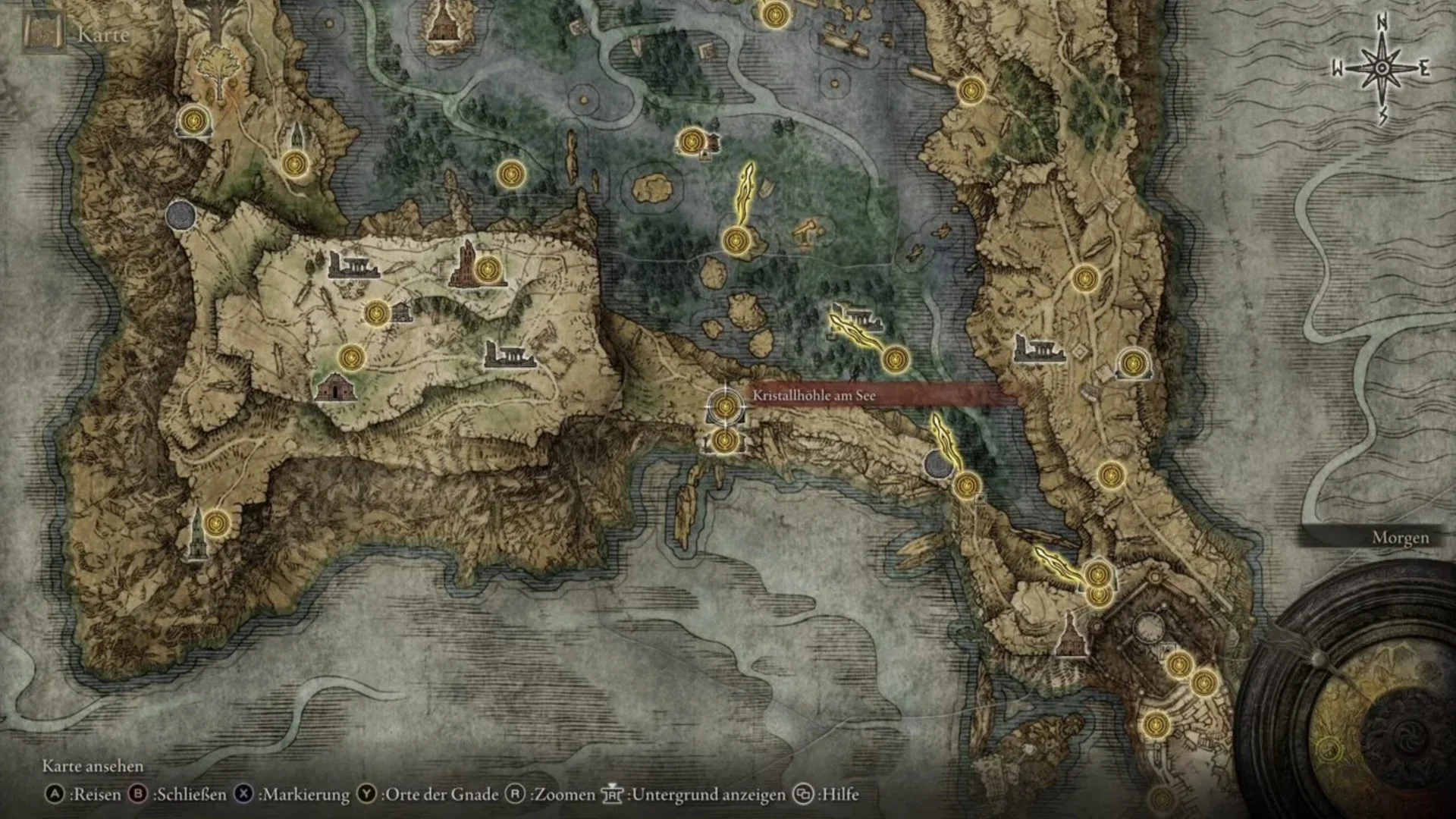The height and width of the screenshot is (819, 1456).
Task: Select the gray evergaol circle on the west coast
Action: (x=180, y=215)
